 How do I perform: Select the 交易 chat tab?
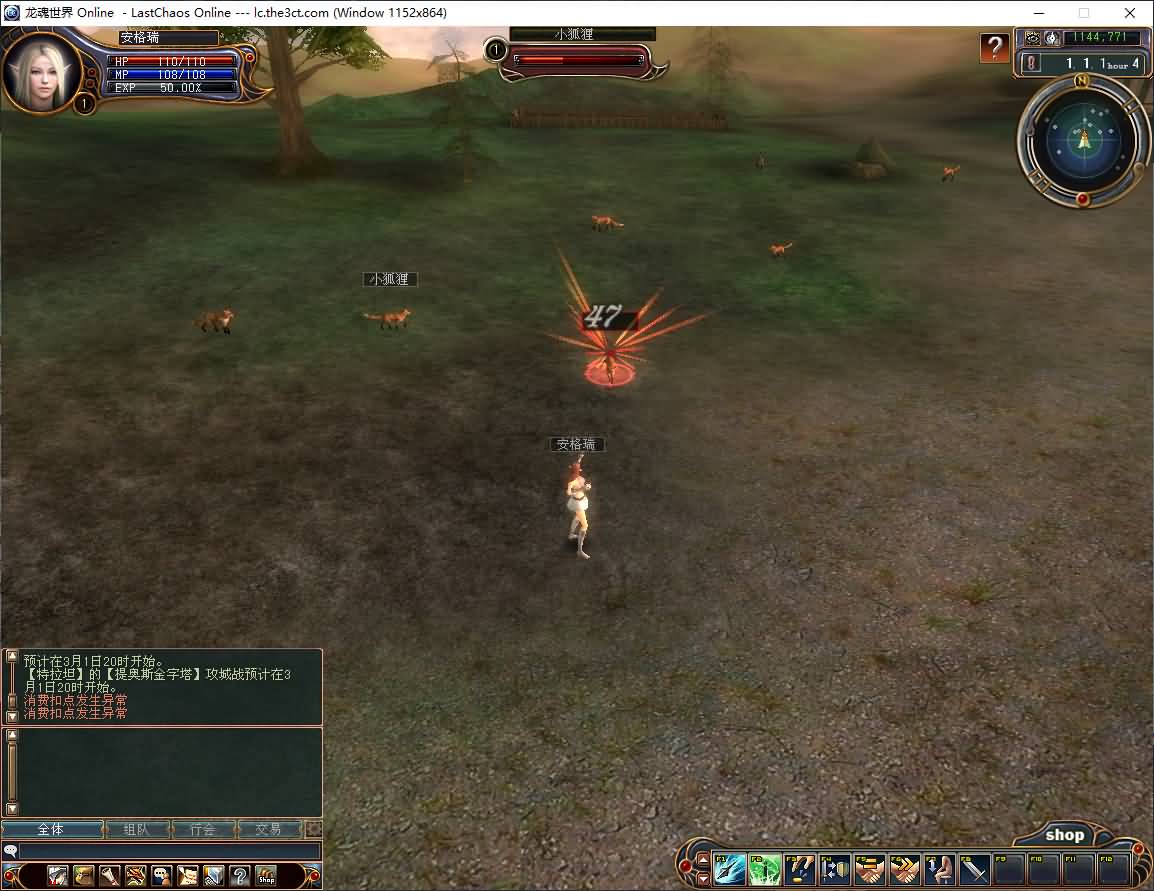point(268,830)
